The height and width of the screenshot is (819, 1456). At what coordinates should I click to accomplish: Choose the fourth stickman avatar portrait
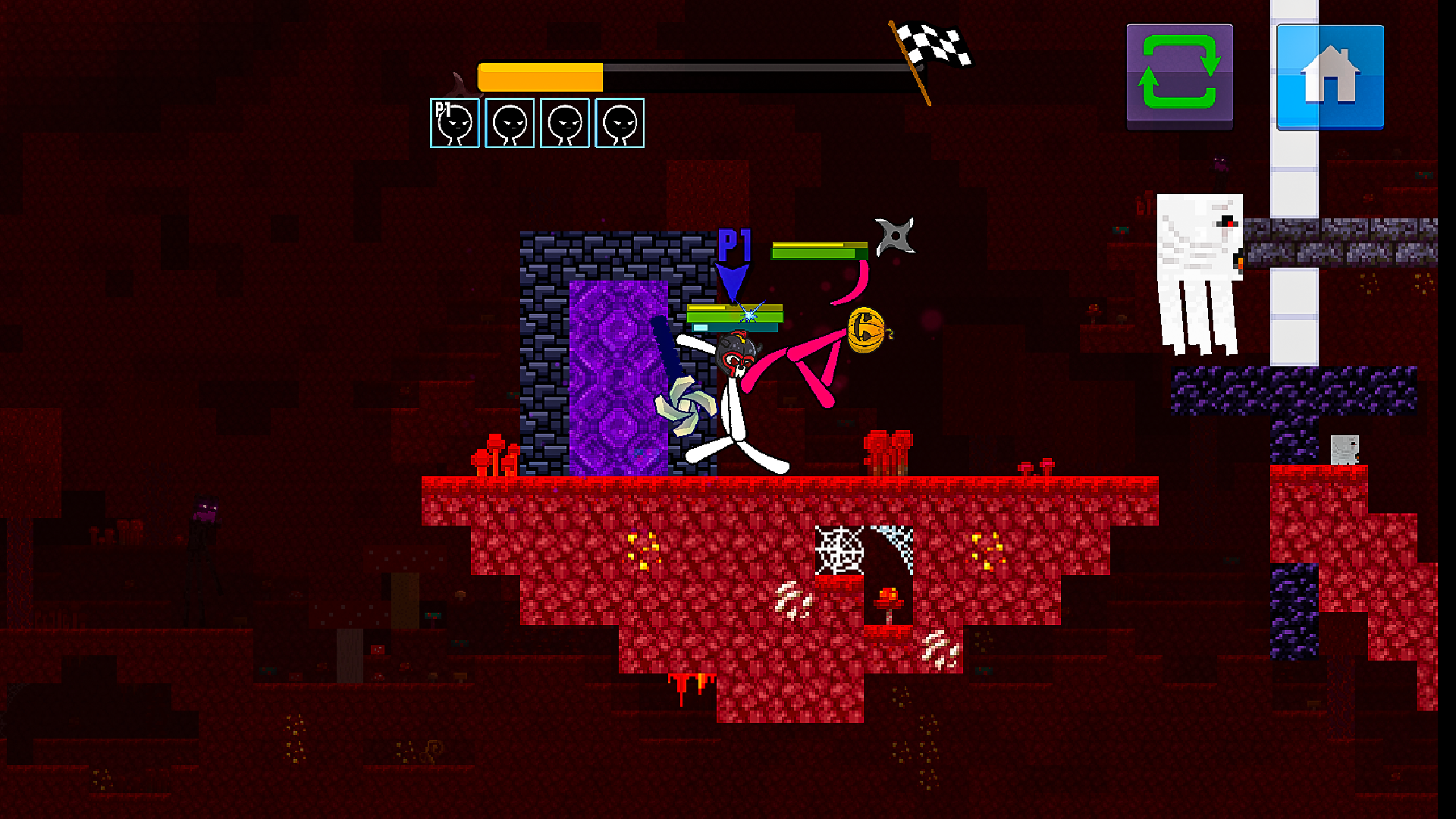coord(619,124)
